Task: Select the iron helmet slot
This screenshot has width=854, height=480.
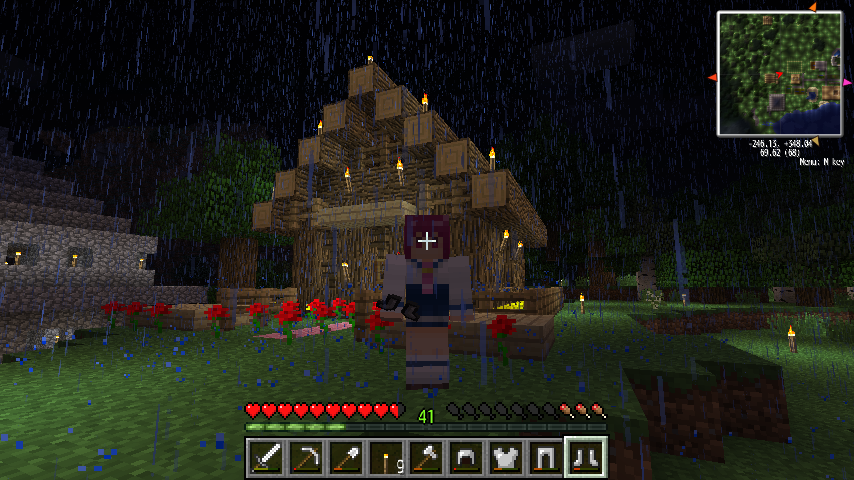Action: click(465, 458)
